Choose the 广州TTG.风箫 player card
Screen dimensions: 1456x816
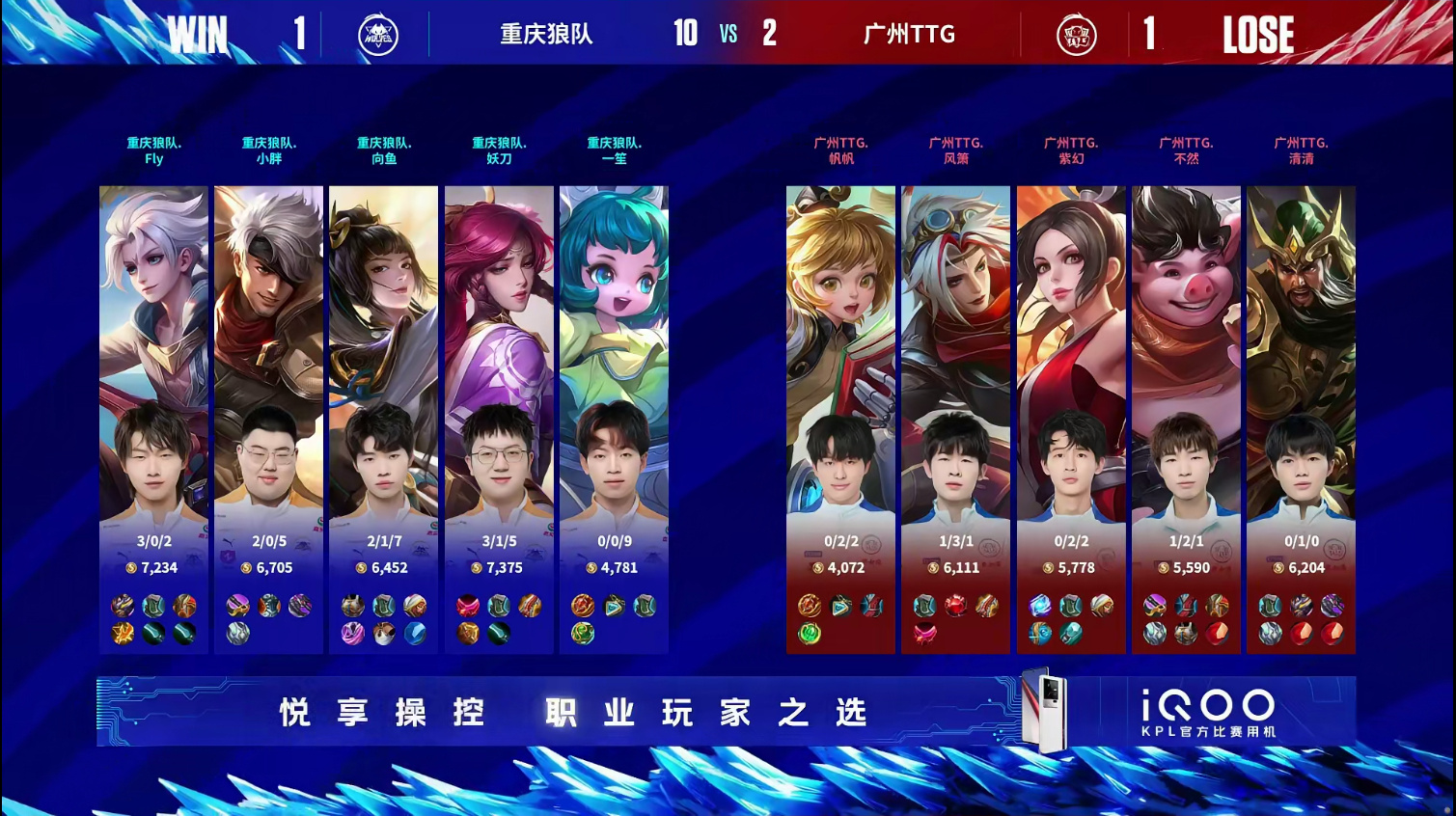click(955, 420)
